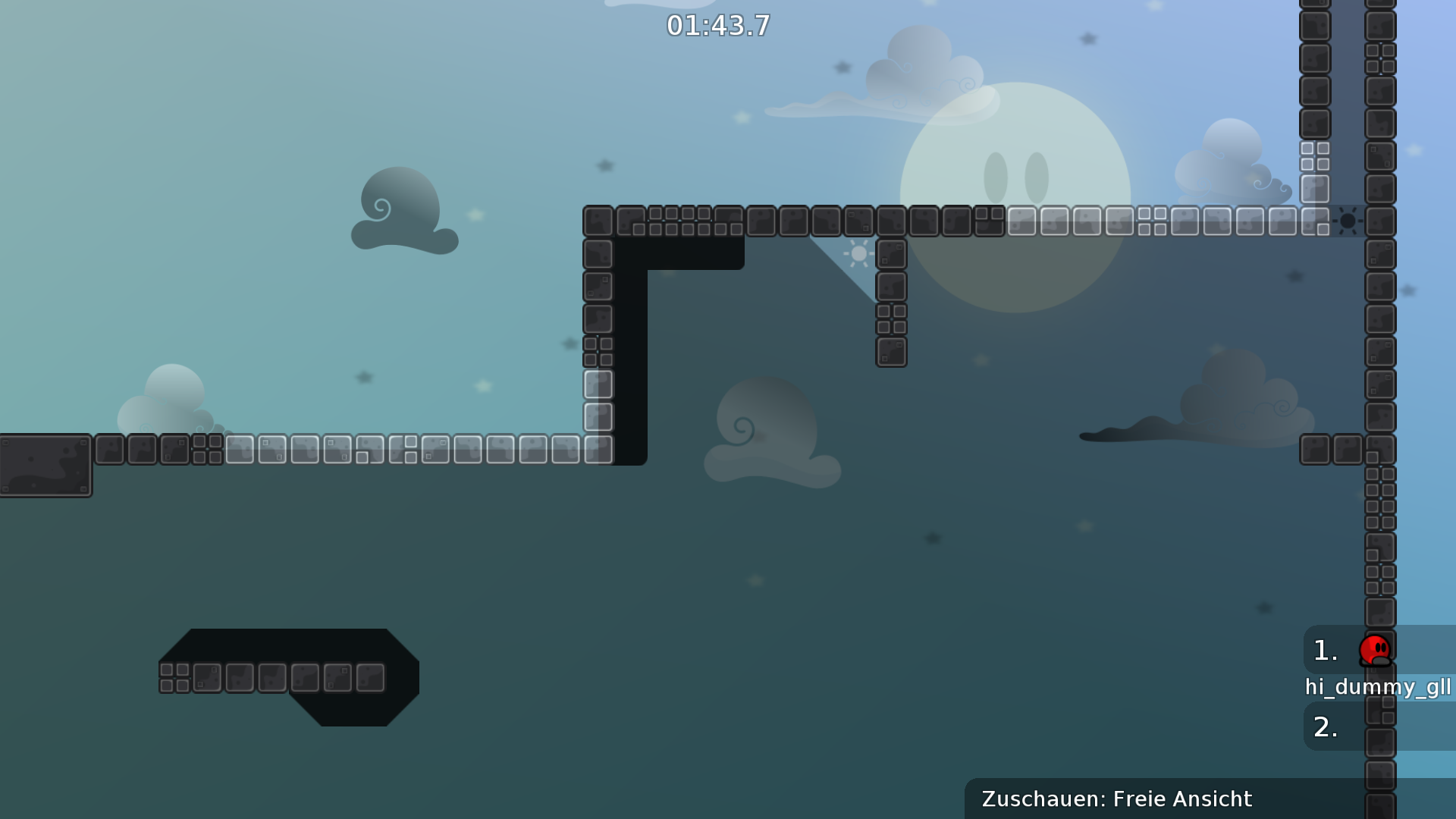Screen dimensions: 1456x819
Task: Expand the first place scoreboard entry
Action: [x=1357, y=651]
